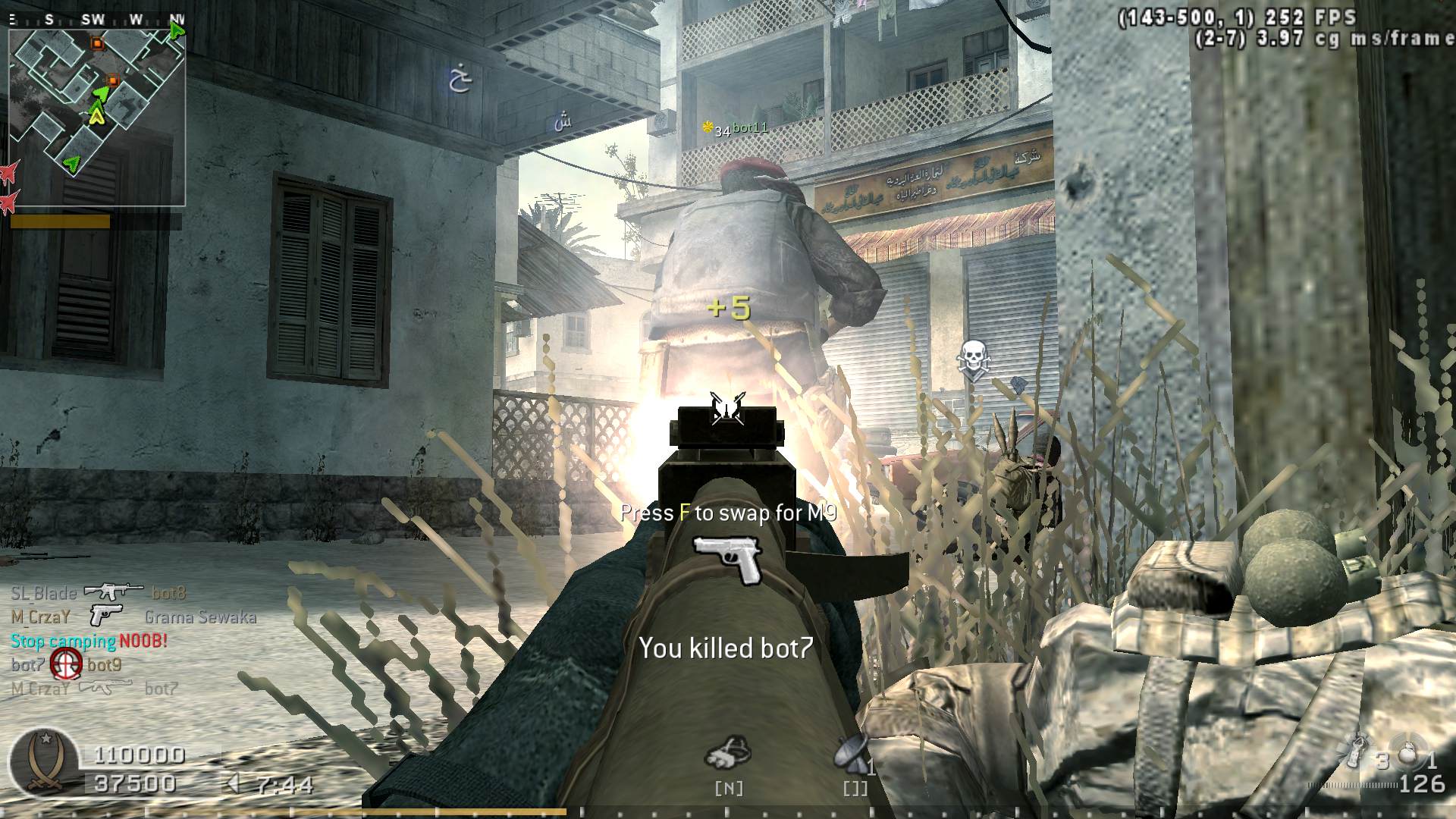Select the SL_Blade killed bot8 feed entry

coord(99,592)
